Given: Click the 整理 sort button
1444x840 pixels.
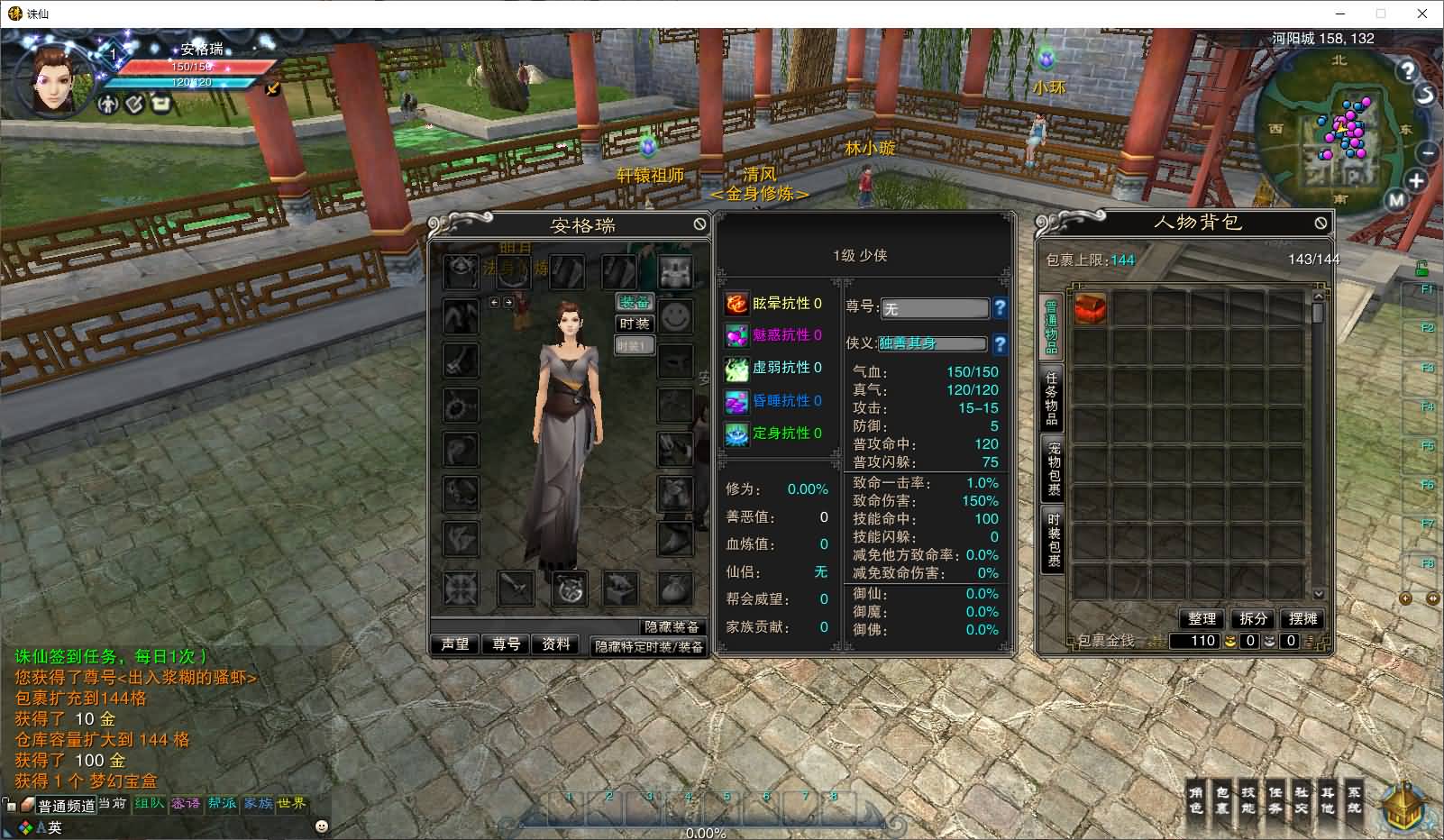Looking at the screenshot, I should (x=1202, y=618).
